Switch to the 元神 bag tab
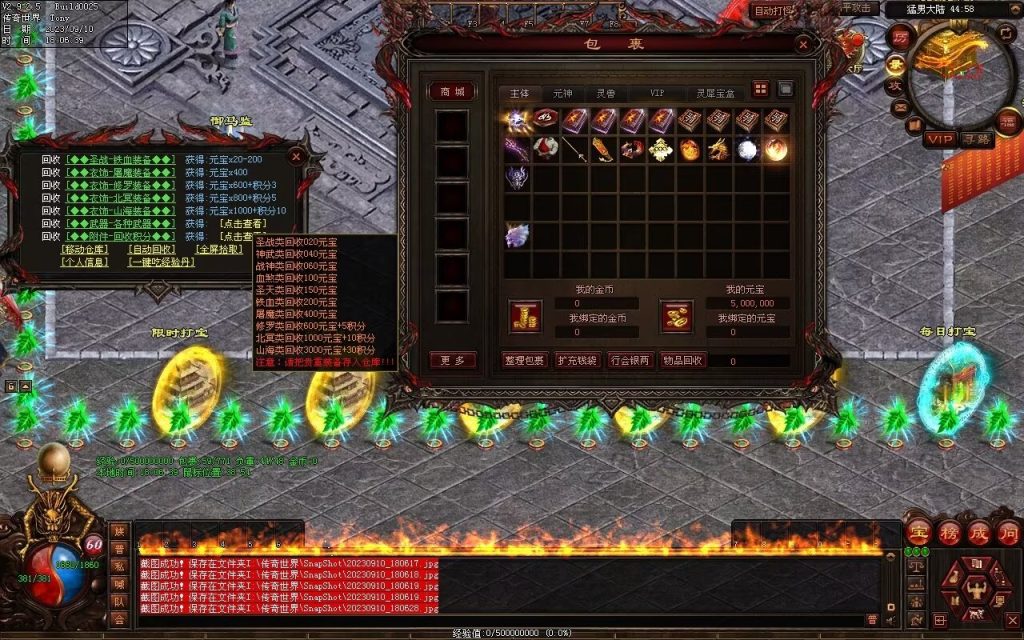1024x640 pixels. 563,92
